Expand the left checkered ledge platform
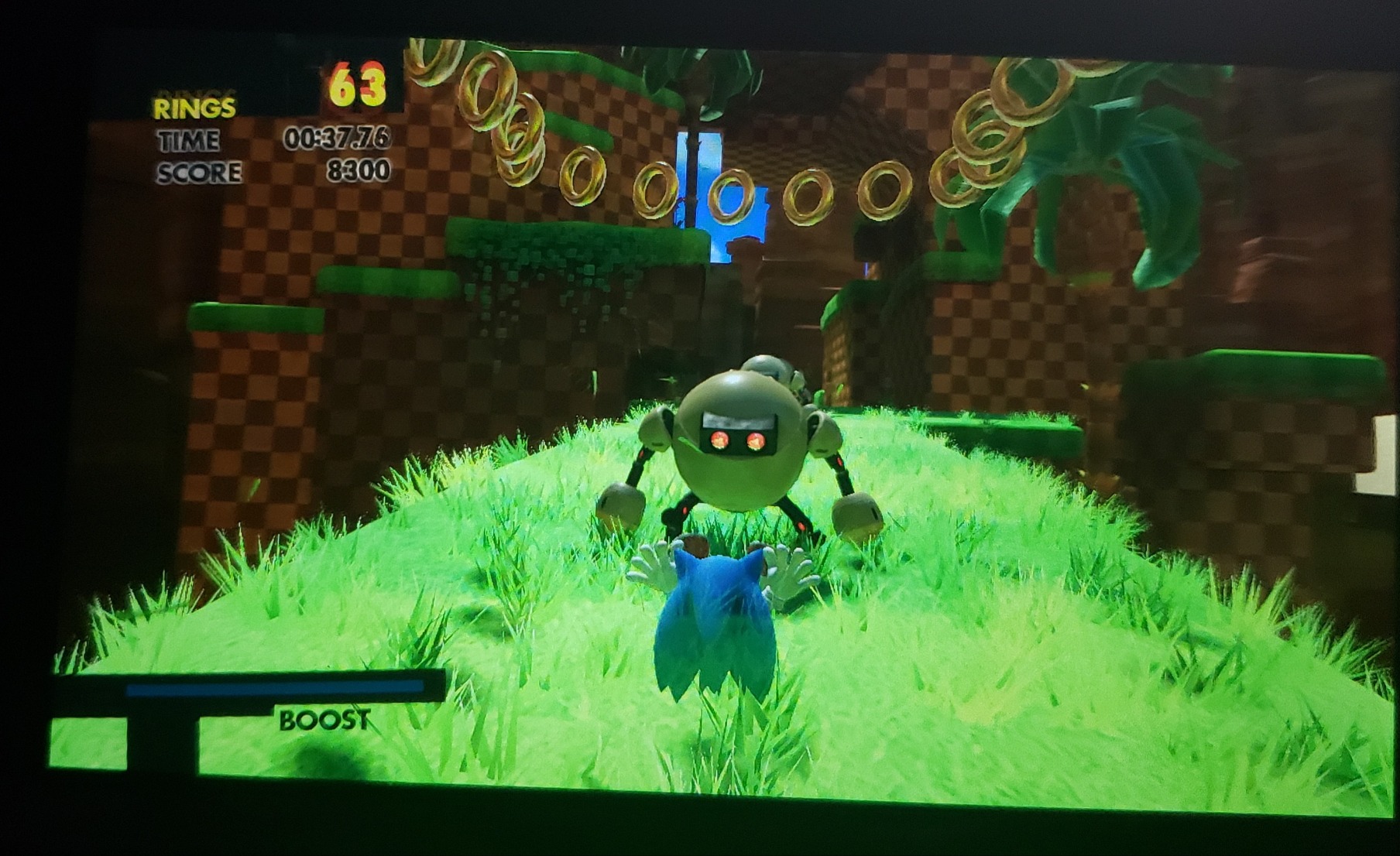The width and height of the screenshot is (1400, 856). 256,325
